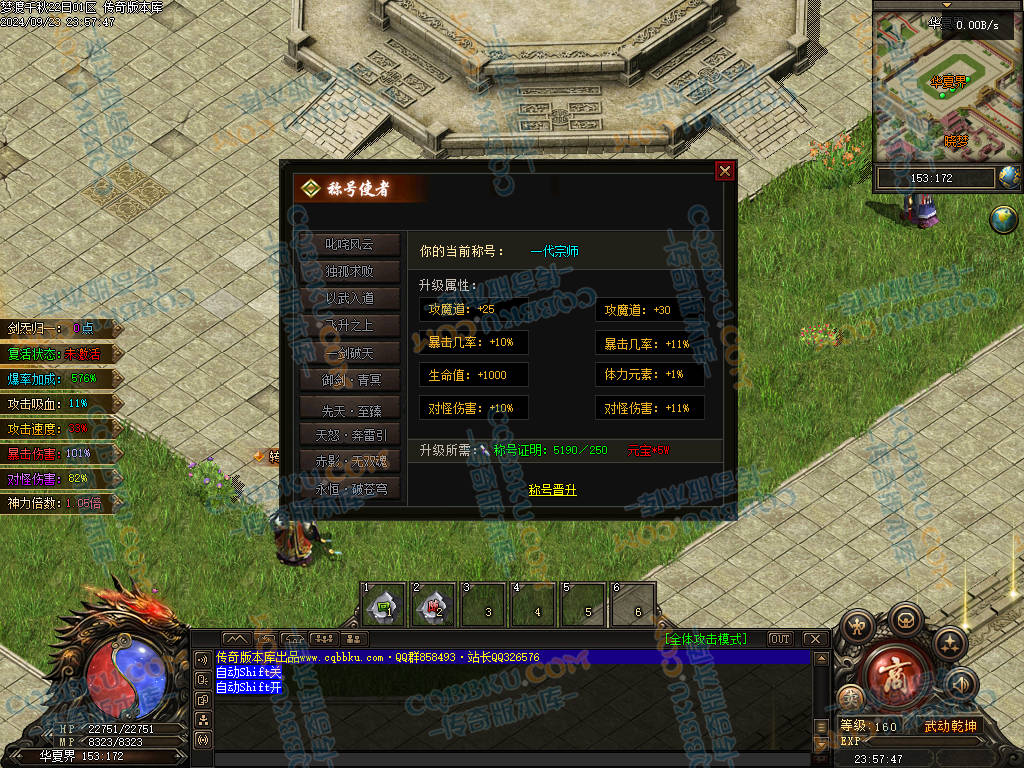Click the OUT button on the chat bar
This screenshot has width=1024, height=768.
point(779,639)
